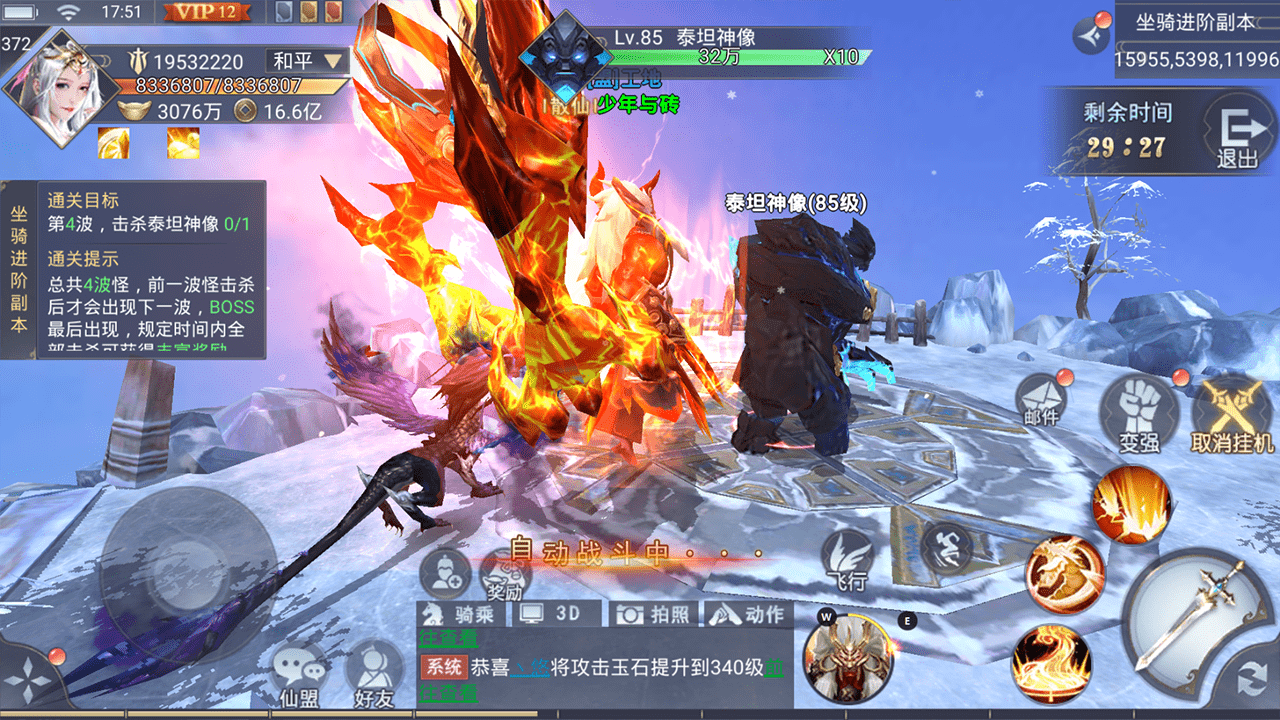The image size is (1280, 720).
Task: Claim rewards via the 奖励 icon
Action: click(x=505, y=575)
